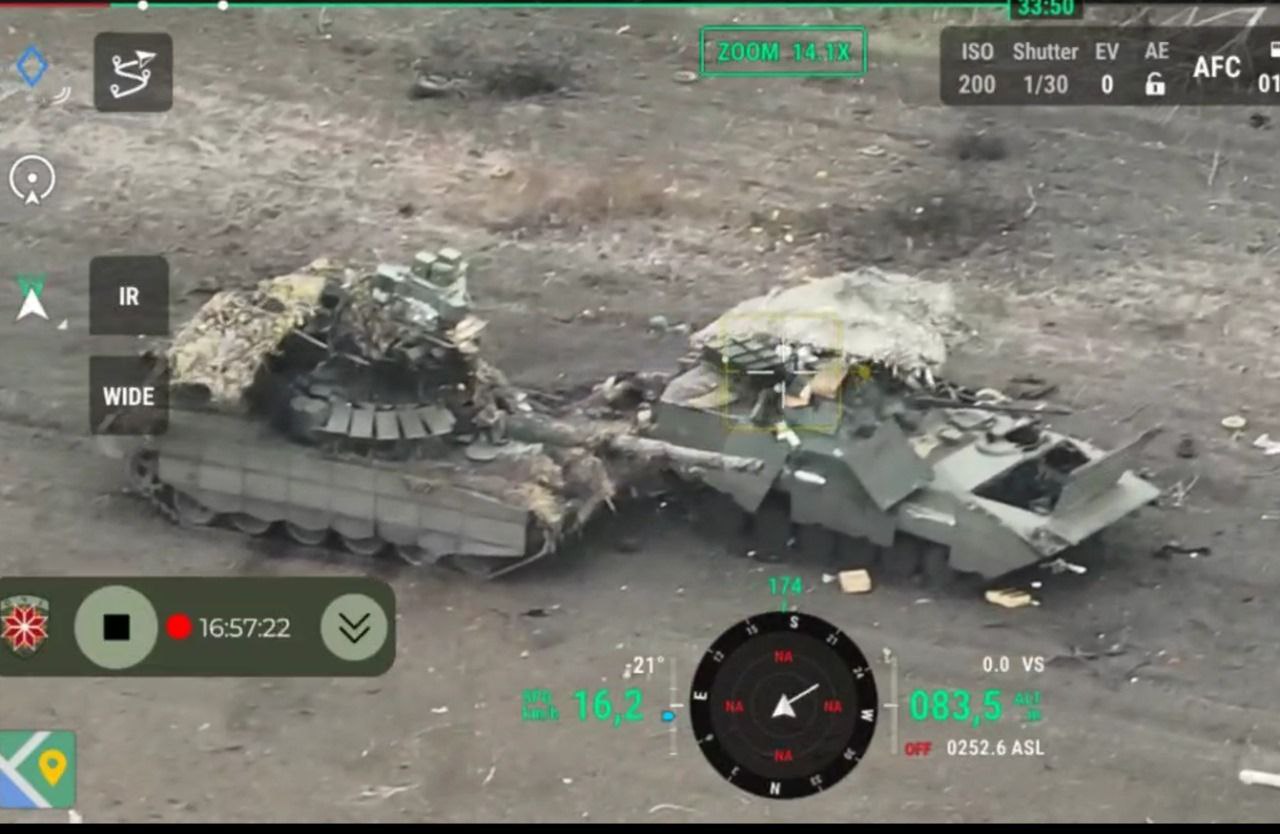The image size is (1280, 834).
Task: Open the Shutter 1/30 setting
Action: click(1045, 68)
